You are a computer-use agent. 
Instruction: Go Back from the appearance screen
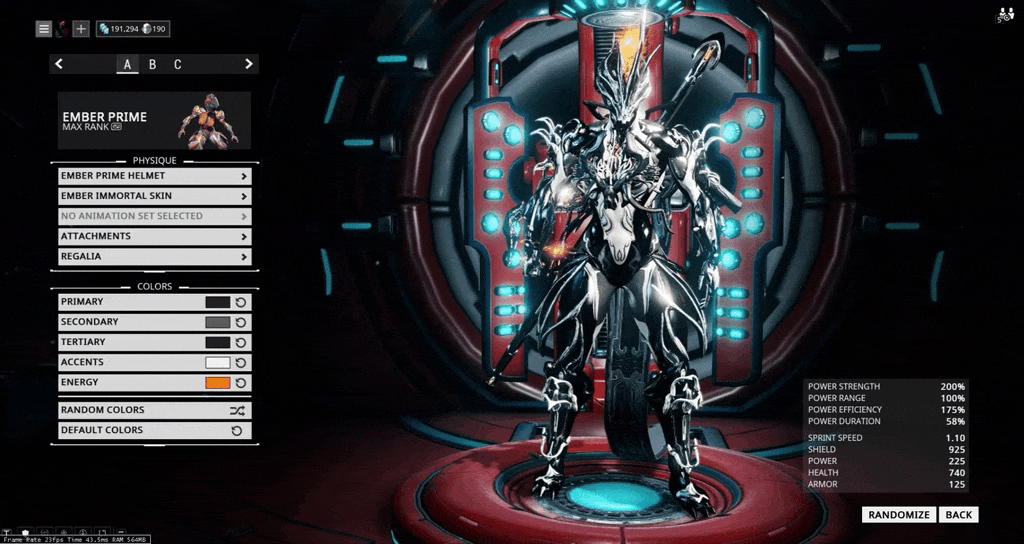pos(958,515)
